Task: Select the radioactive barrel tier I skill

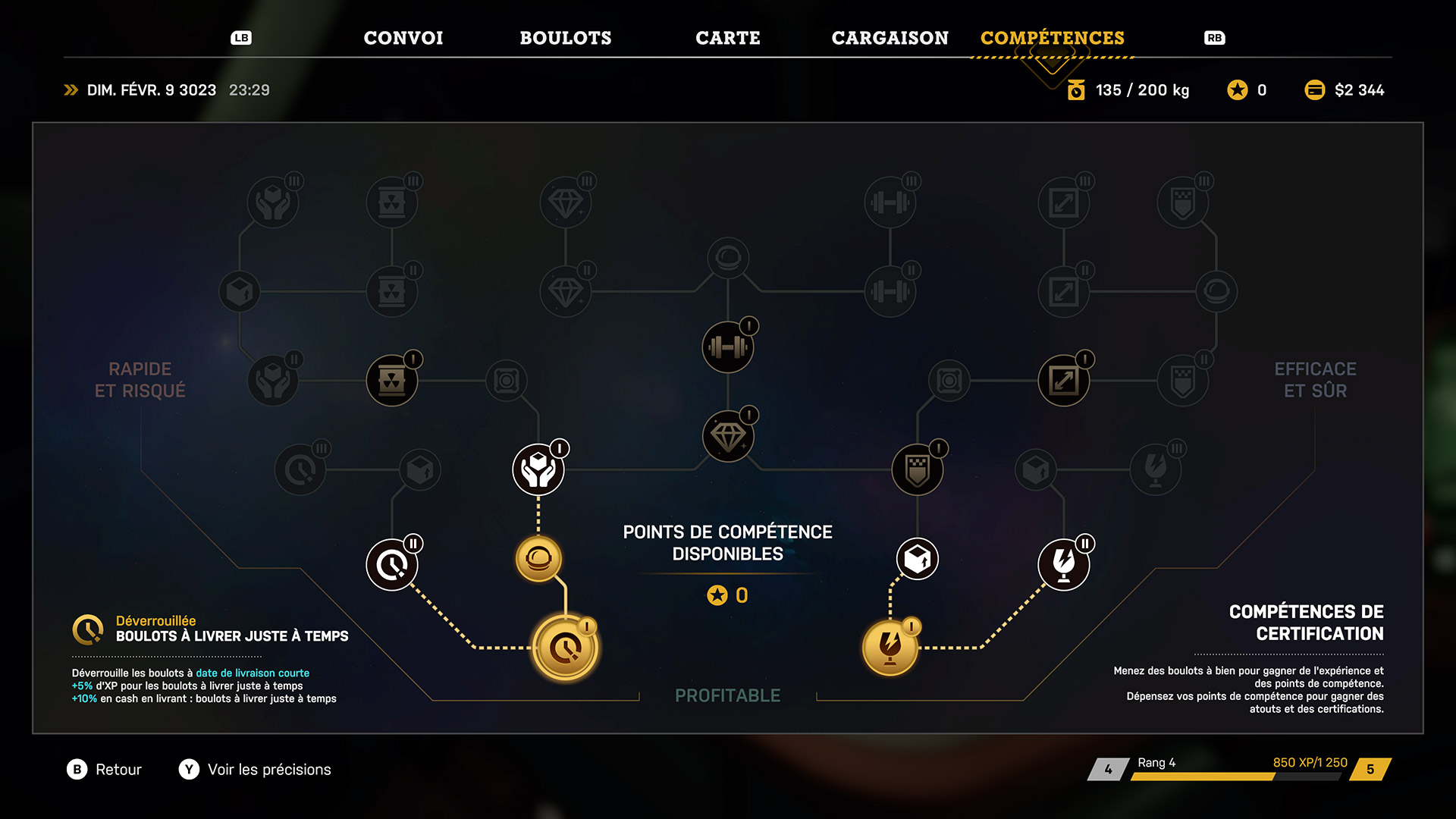Action: click(392, 381)
